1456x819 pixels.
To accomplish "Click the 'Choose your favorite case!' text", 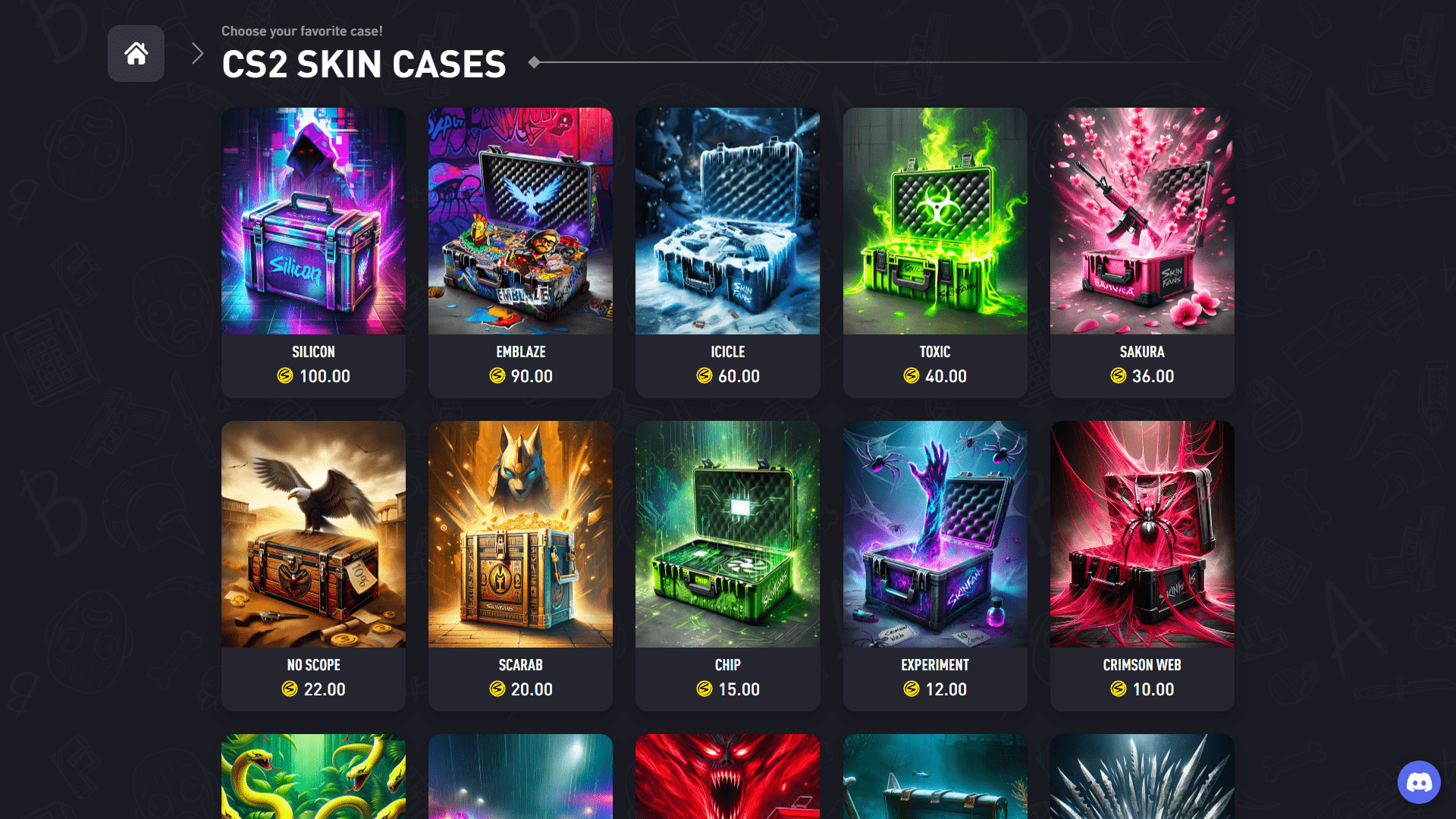I will pos(302,31).
